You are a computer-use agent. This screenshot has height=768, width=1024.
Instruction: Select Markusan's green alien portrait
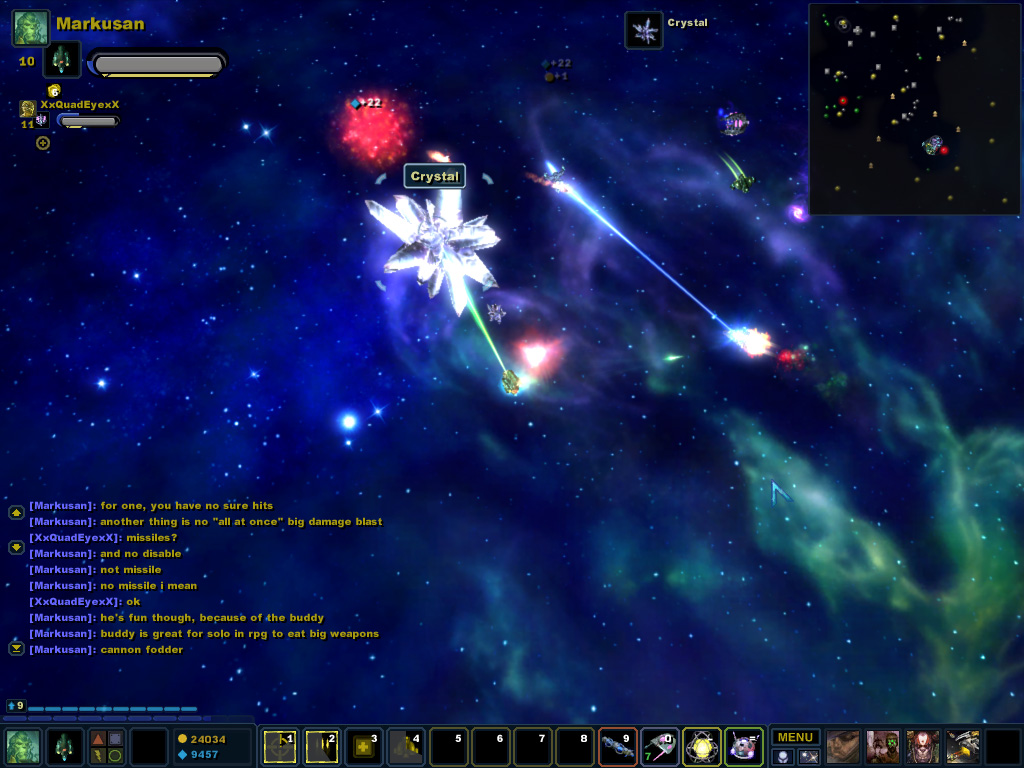30,28
